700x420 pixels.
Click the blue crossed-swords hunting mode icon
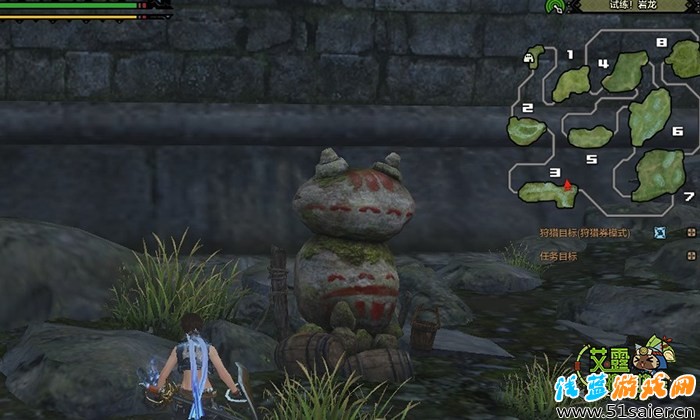[x=660, y=233]
